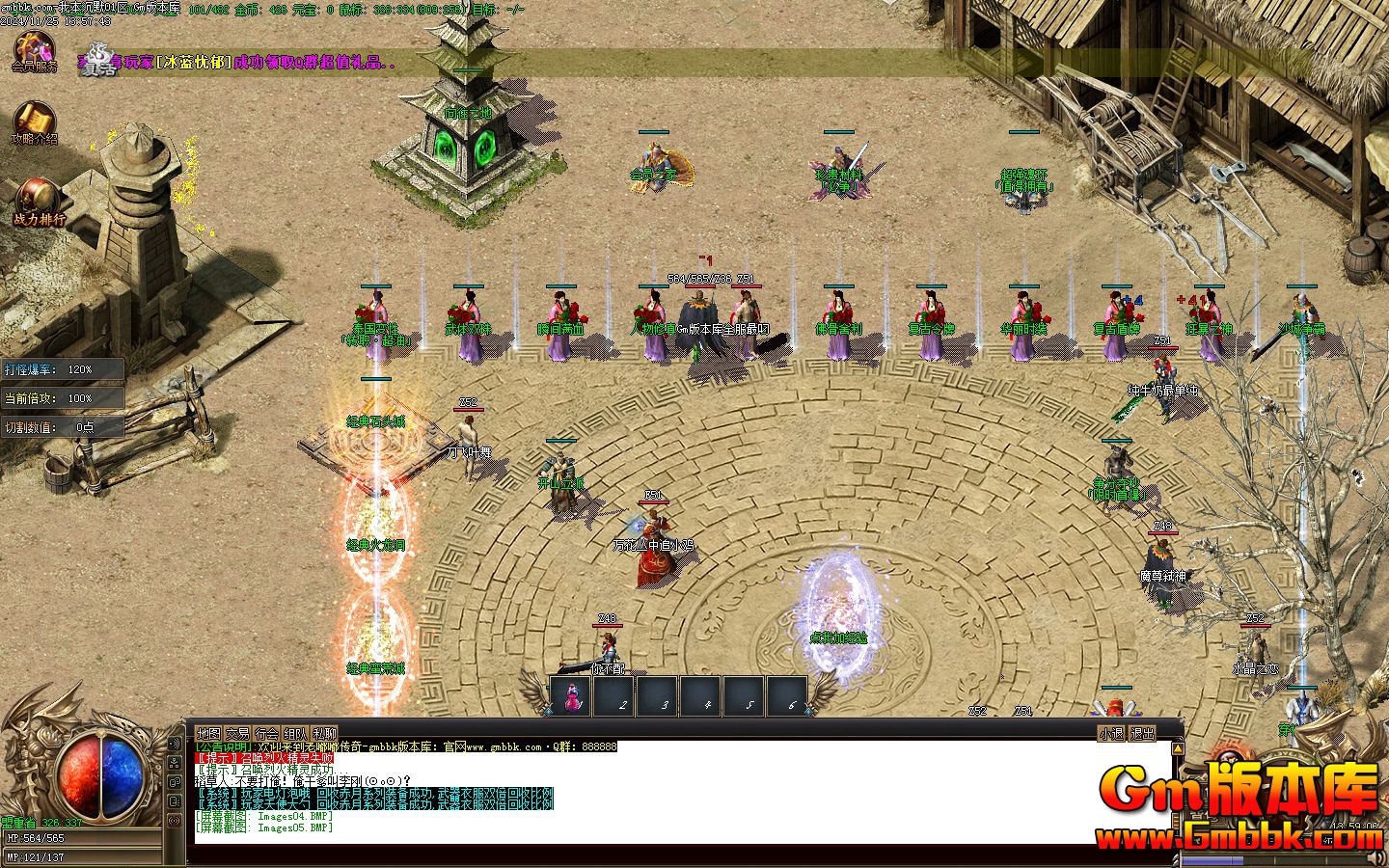
Task: Toggle the speaker sound icon
Action: point(175,744)
